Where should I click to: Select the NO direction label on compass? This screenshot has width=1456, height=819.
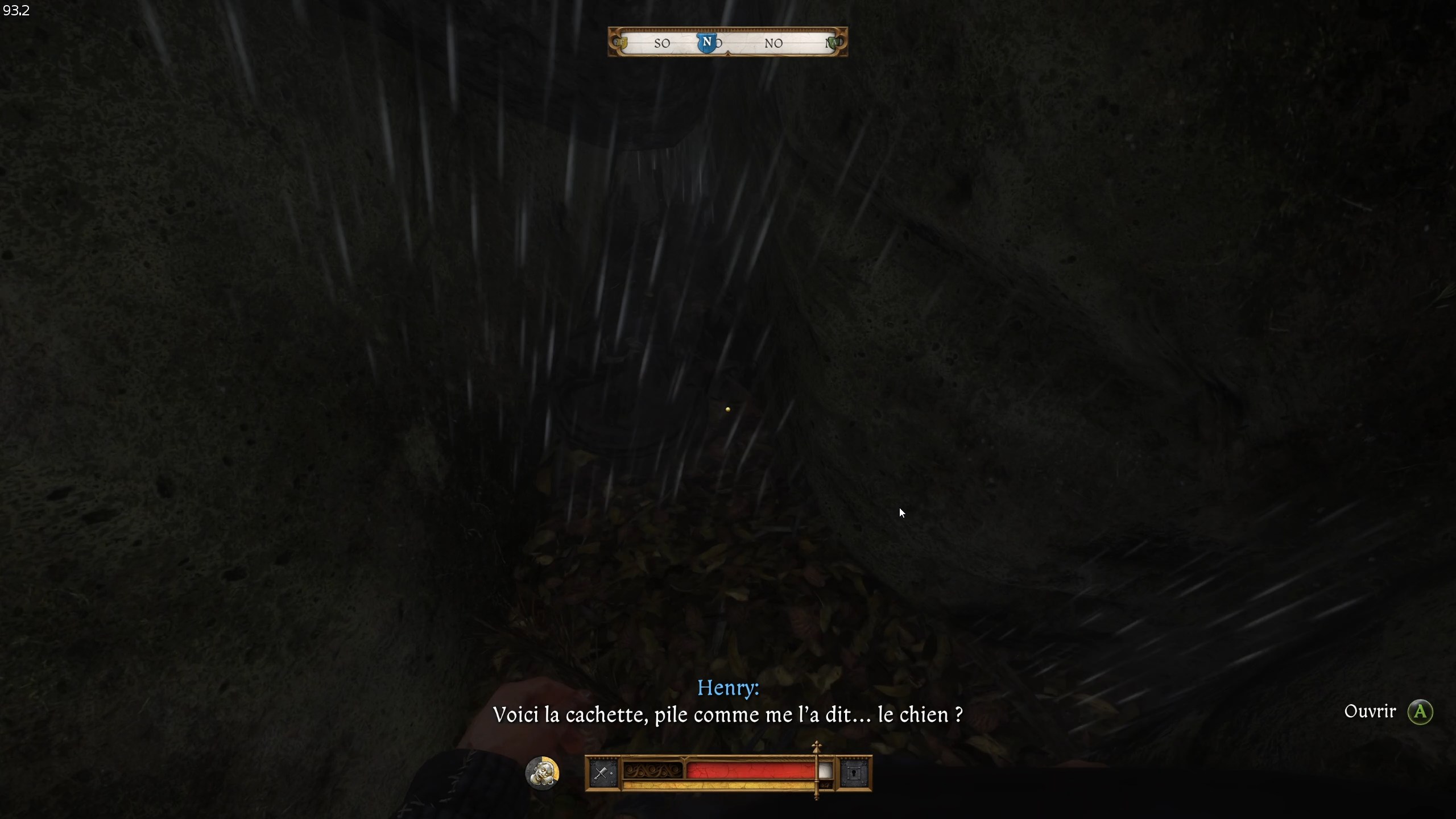774,43
